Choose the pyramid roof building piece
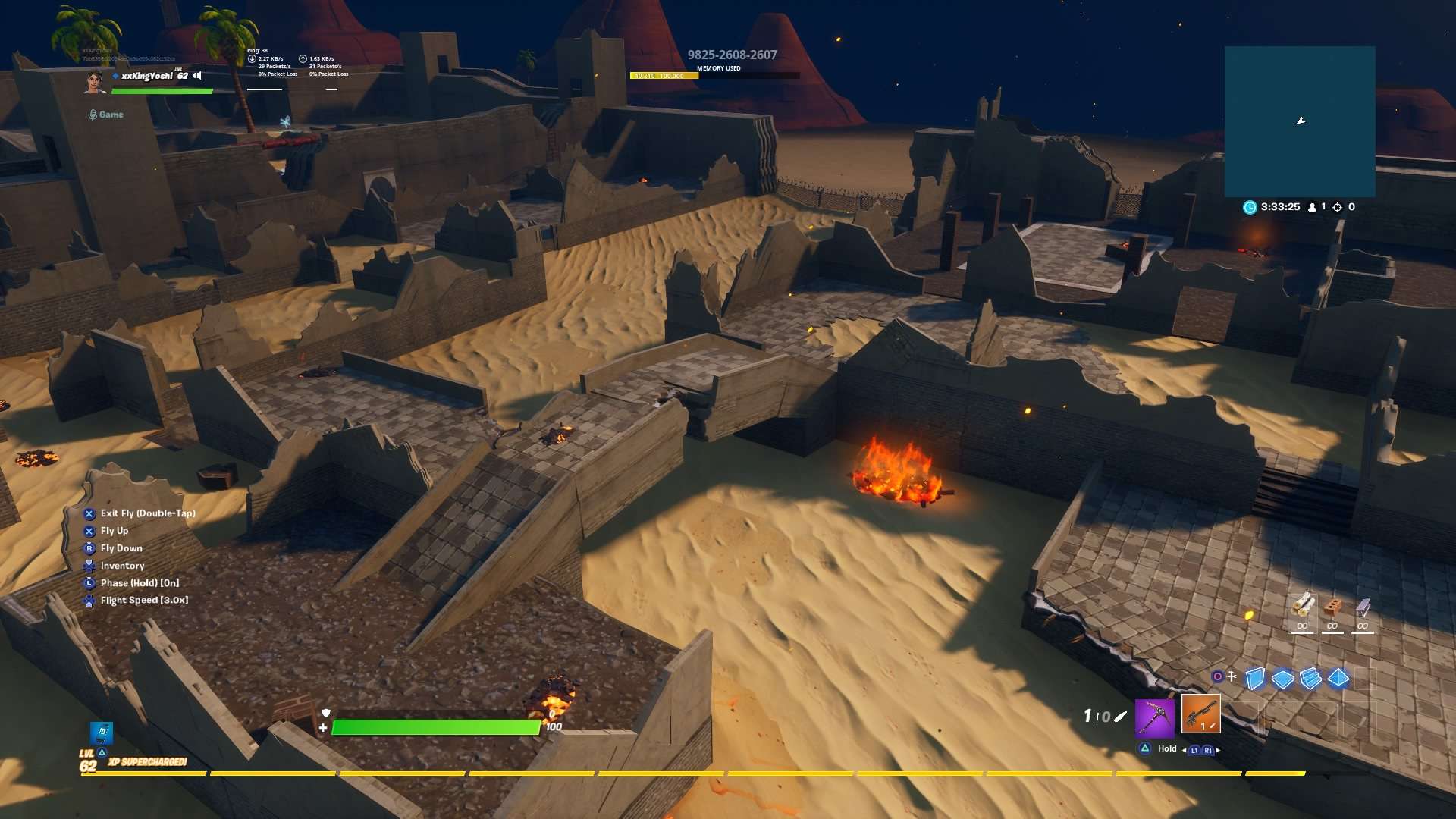1456x819 pixels. 1338,678
